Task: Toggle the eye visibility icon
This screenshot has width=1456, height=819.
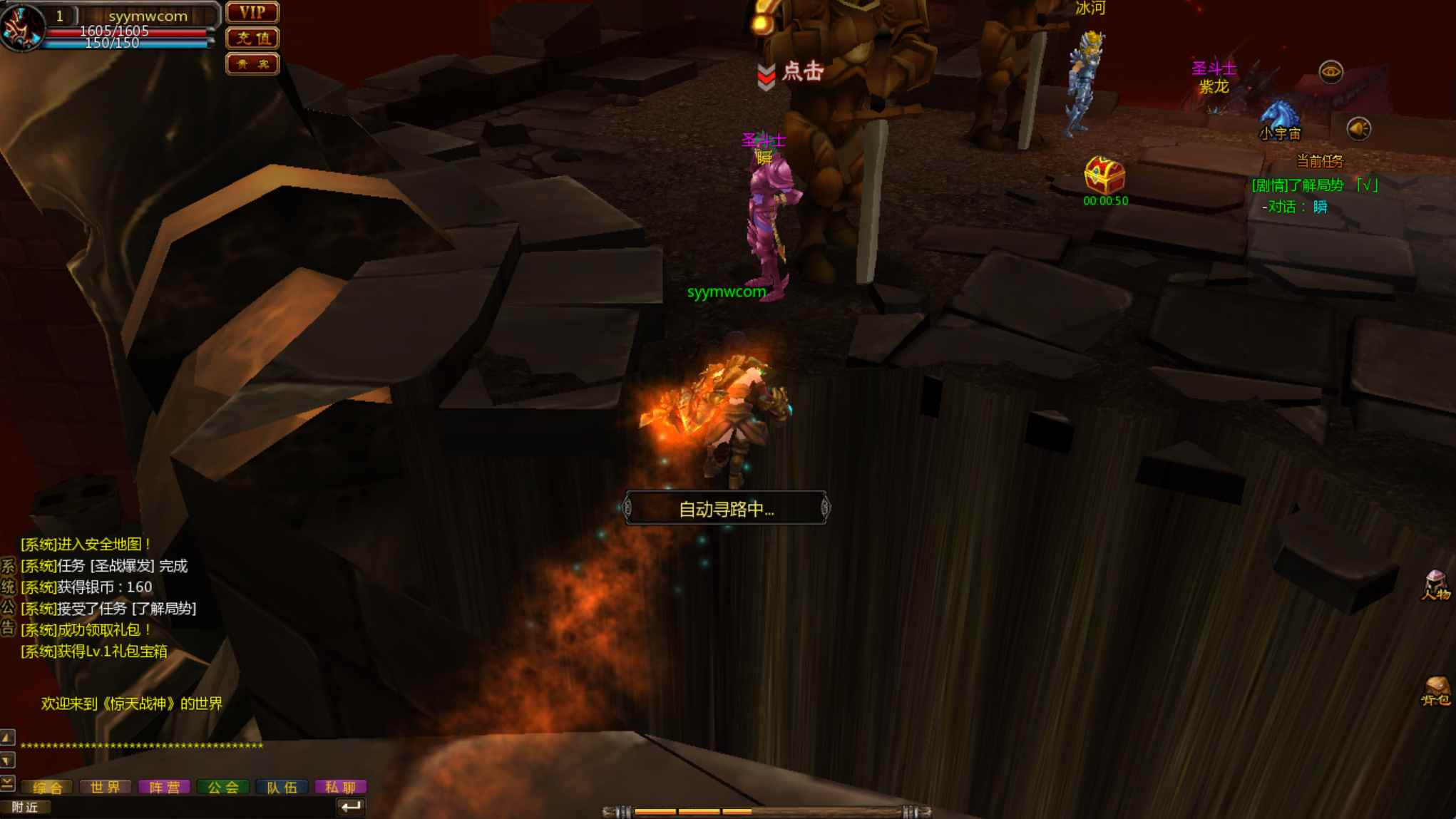Action: (x=1331, y=72)
